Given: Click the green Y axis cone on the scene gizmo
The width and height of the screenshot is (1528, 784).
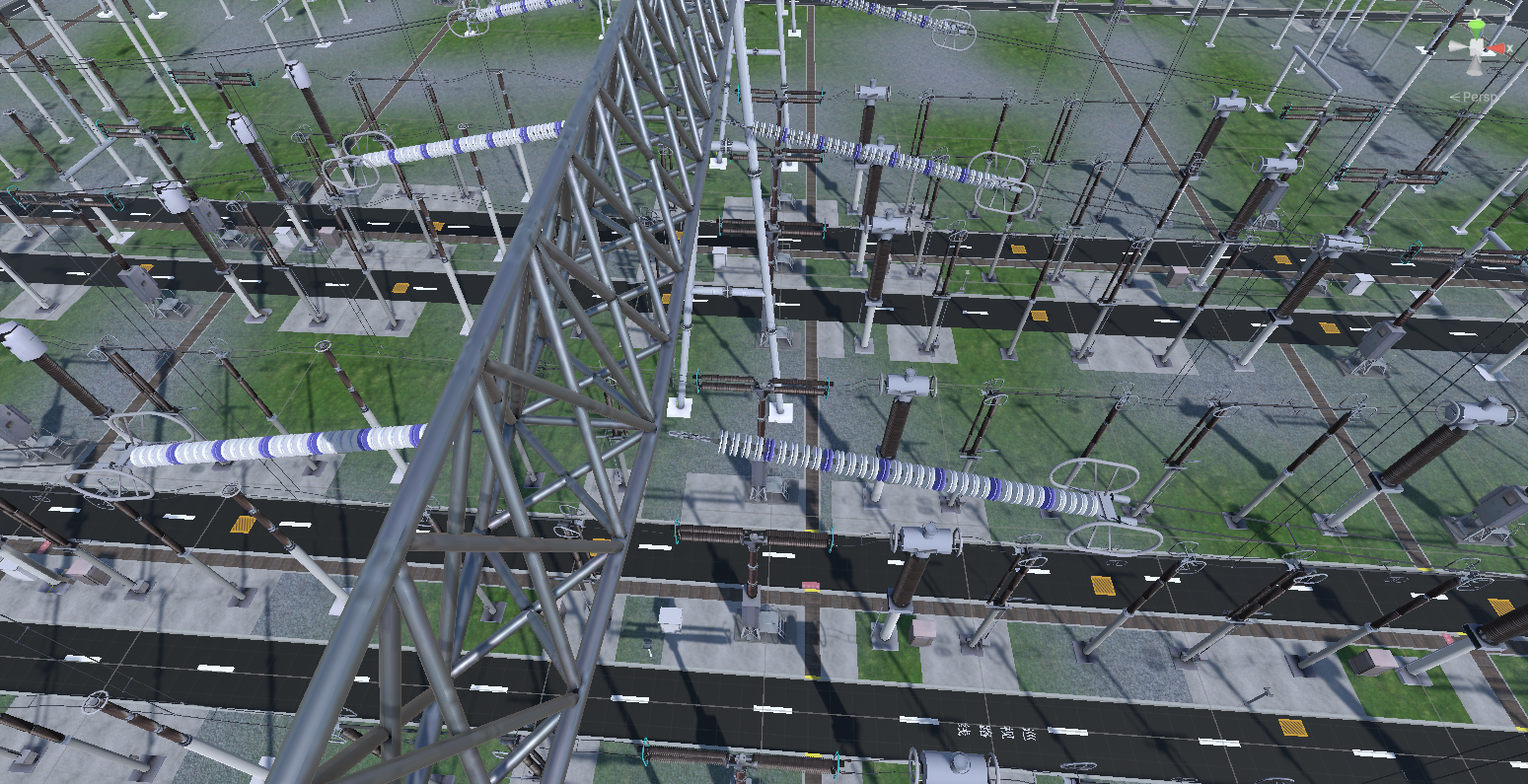Looking at the screenshot, I should point(1476,26).
